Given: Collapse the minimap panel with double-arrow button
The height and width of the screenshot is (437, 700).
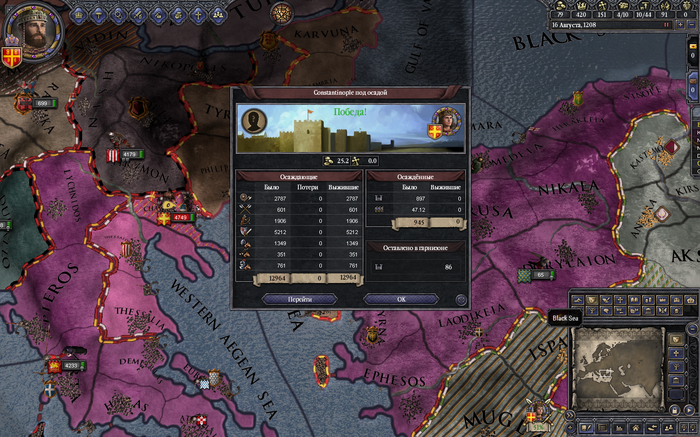Looking at the screenshot, I should pyautogui.click(x=571, y=414).
